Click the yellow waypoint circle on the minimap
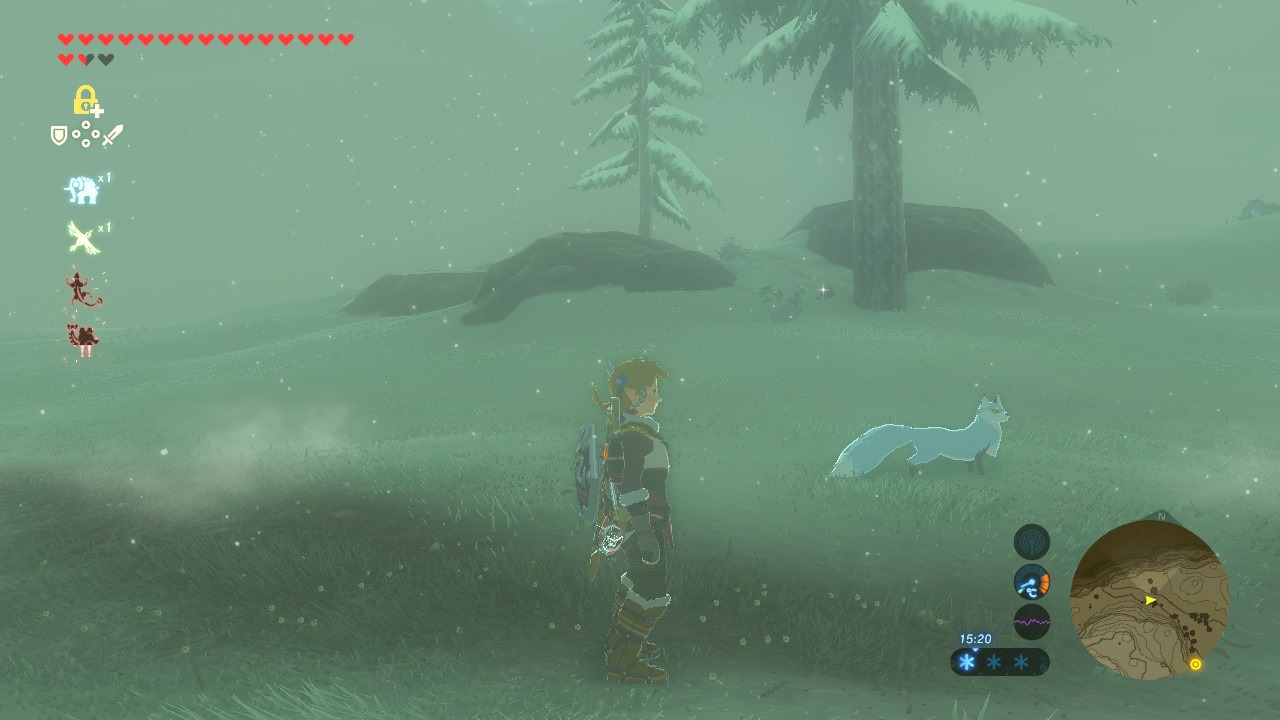Viewport: 1280px width, 720px height. 1198,662
